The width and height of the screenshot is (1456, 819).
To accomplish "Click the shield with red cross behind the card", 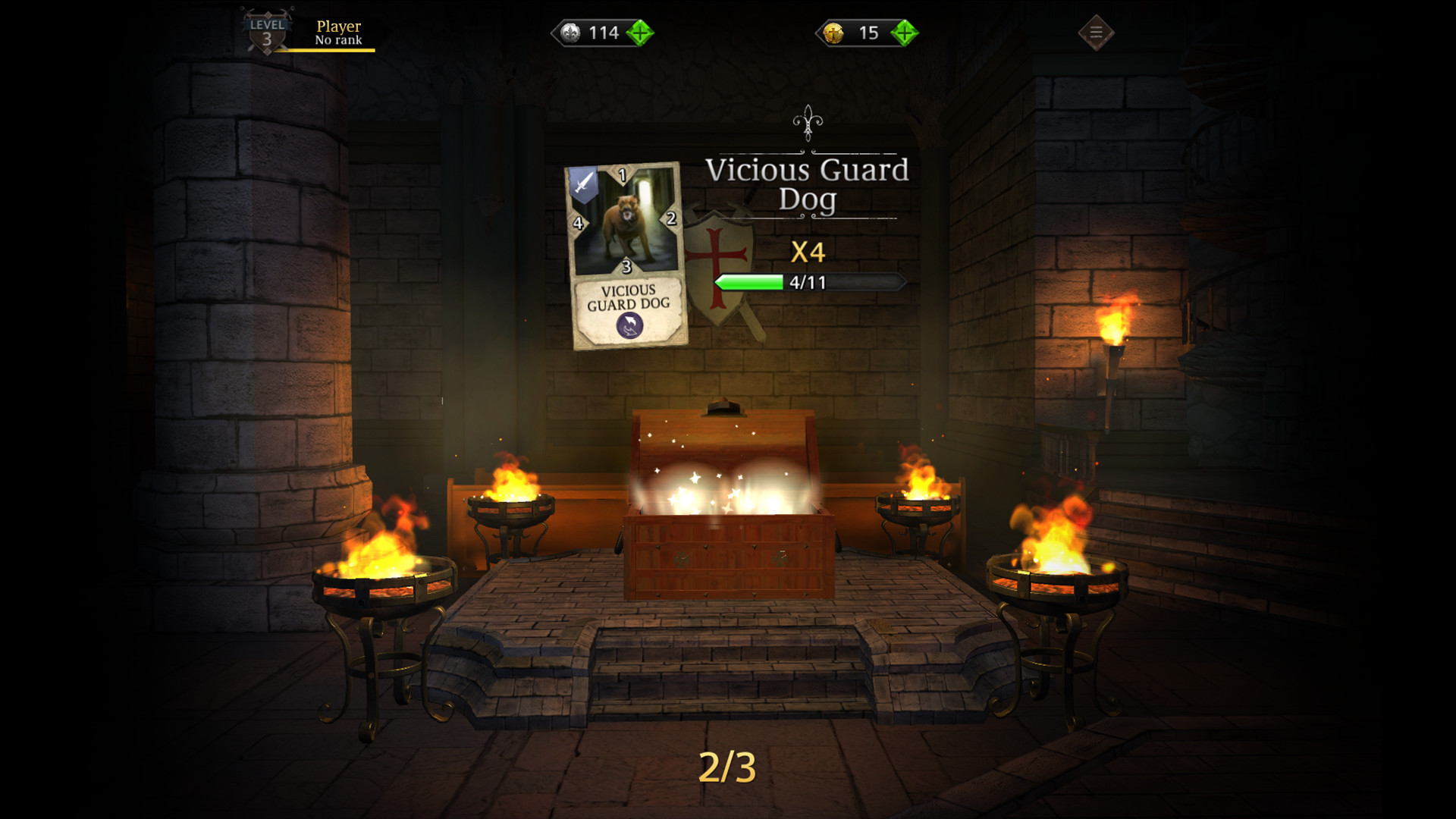I will (x=717, y=250).
